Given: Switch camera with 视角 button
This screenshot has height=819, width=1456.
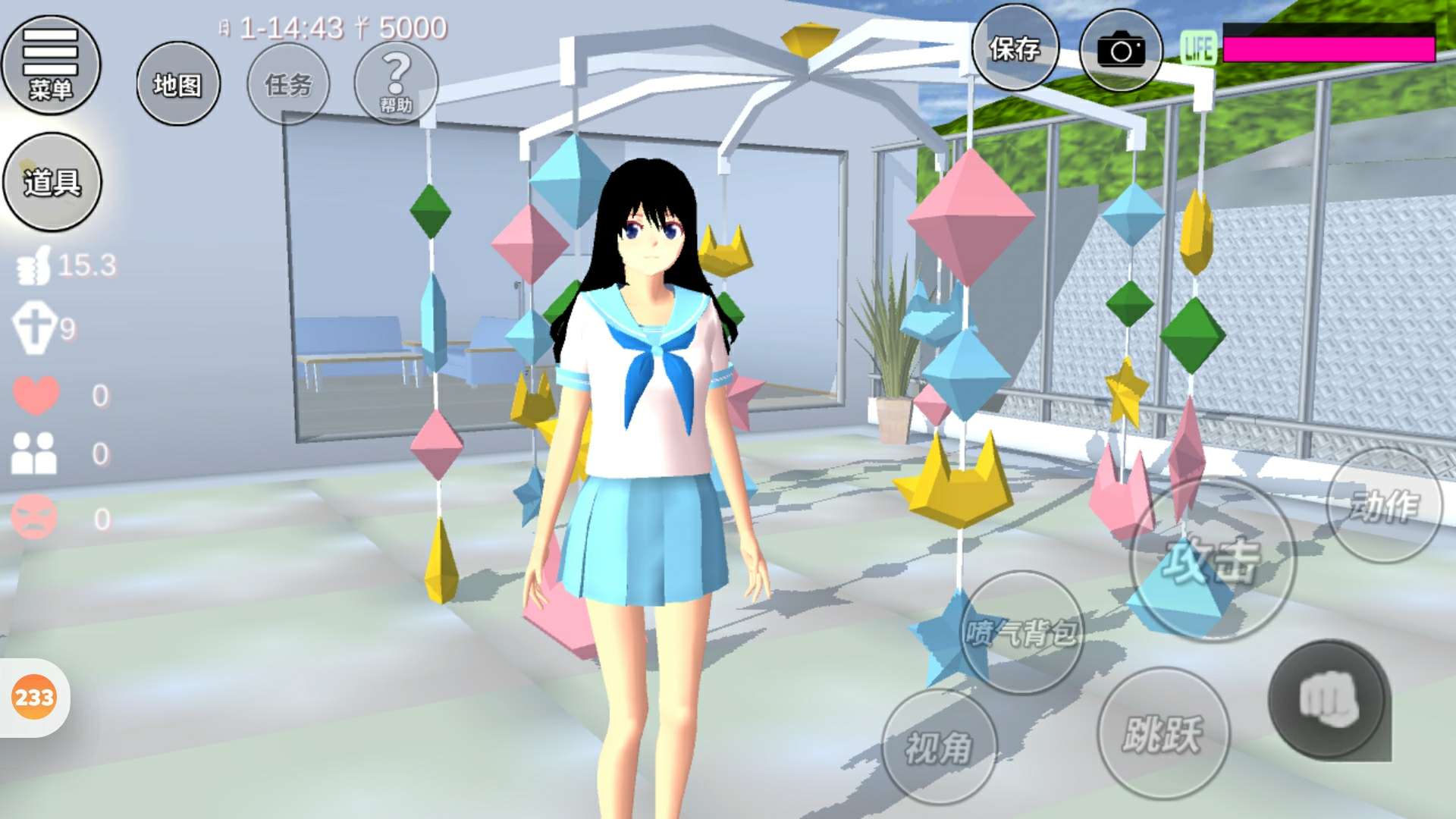Looking at the screenshot, I should [x=939, y=747].
